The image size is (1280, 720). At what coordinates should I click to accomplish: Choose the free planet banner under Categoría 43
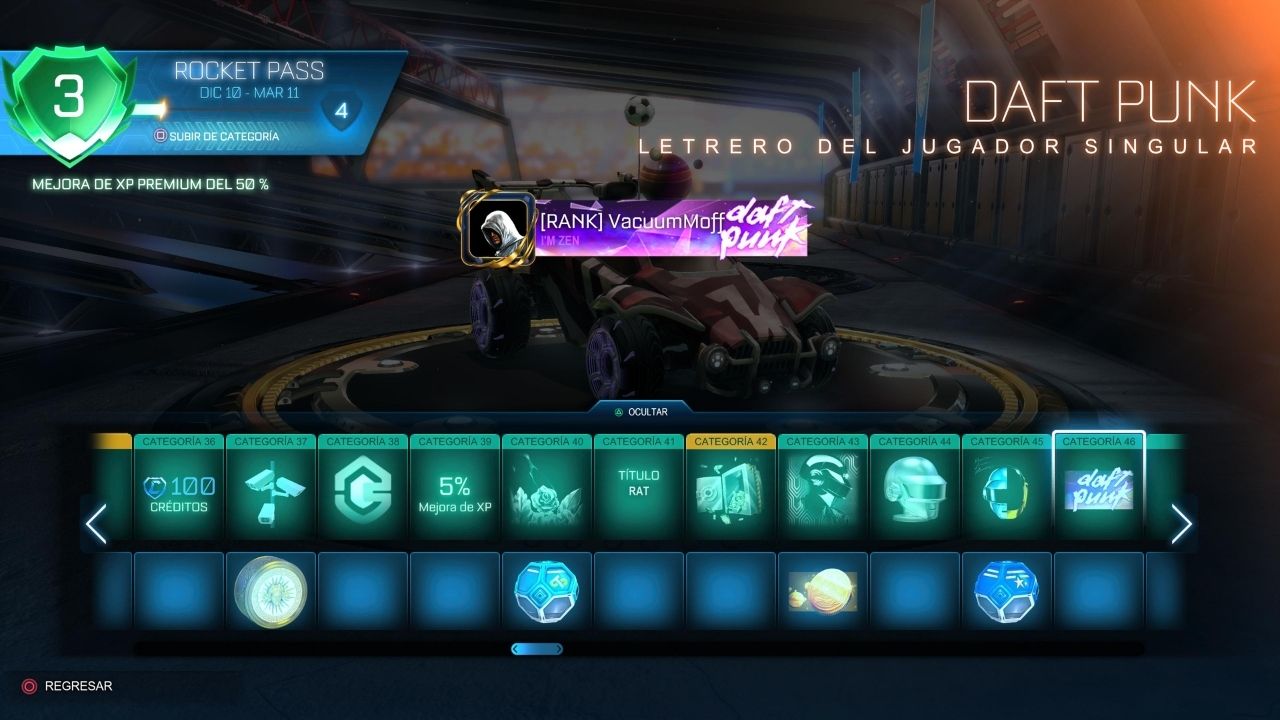click(823, 591)
